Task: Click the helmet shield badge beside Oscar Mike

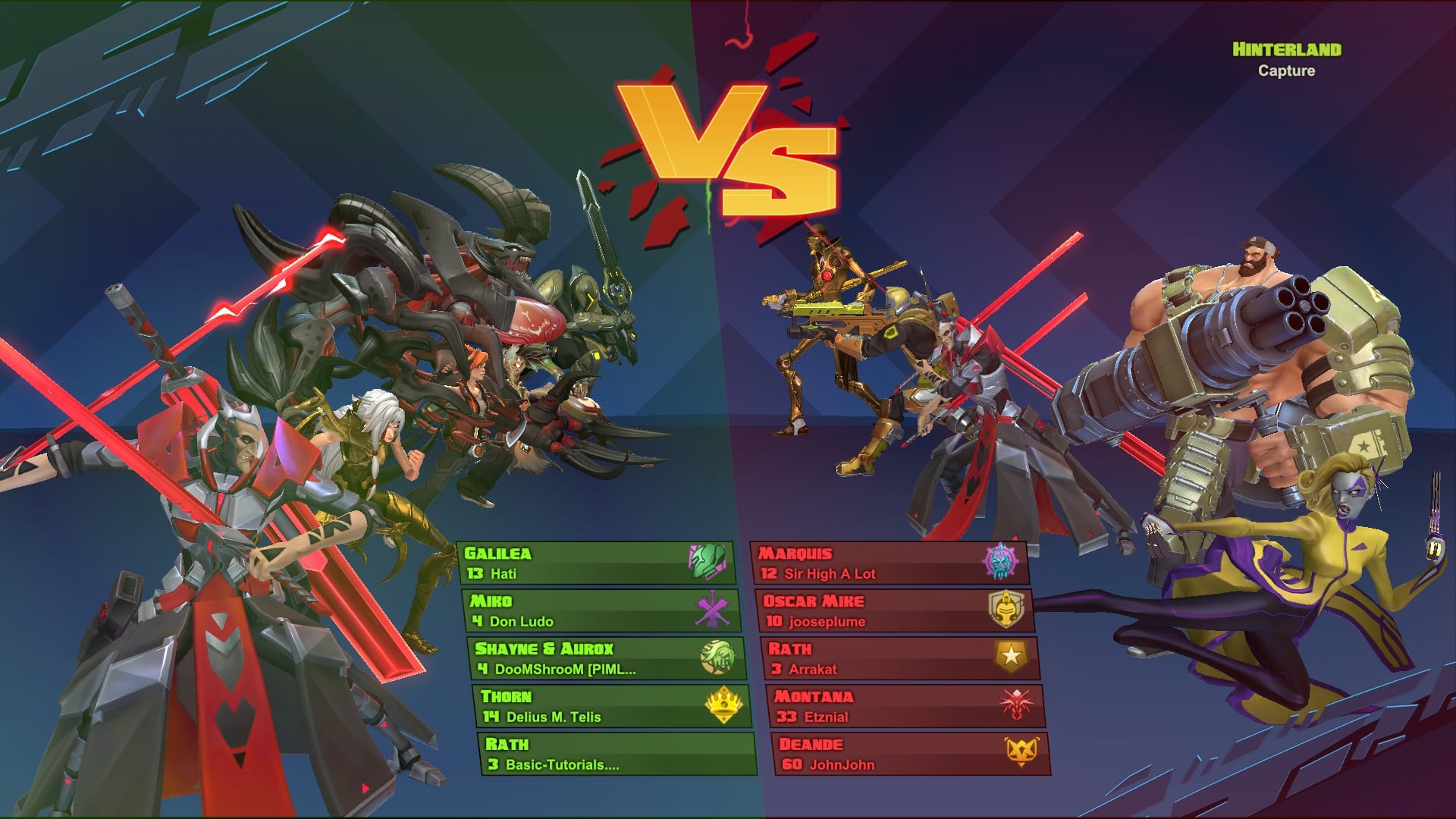Action: [1006, 609]
